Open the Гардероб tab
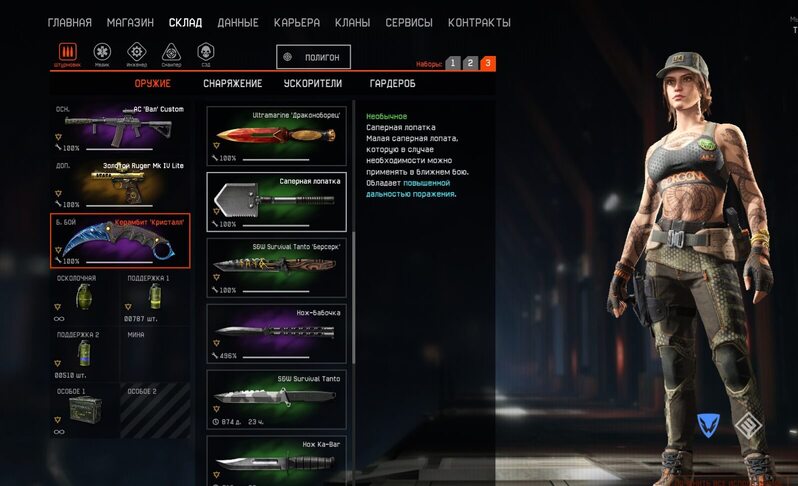798x486 pixels. [392, 84]
